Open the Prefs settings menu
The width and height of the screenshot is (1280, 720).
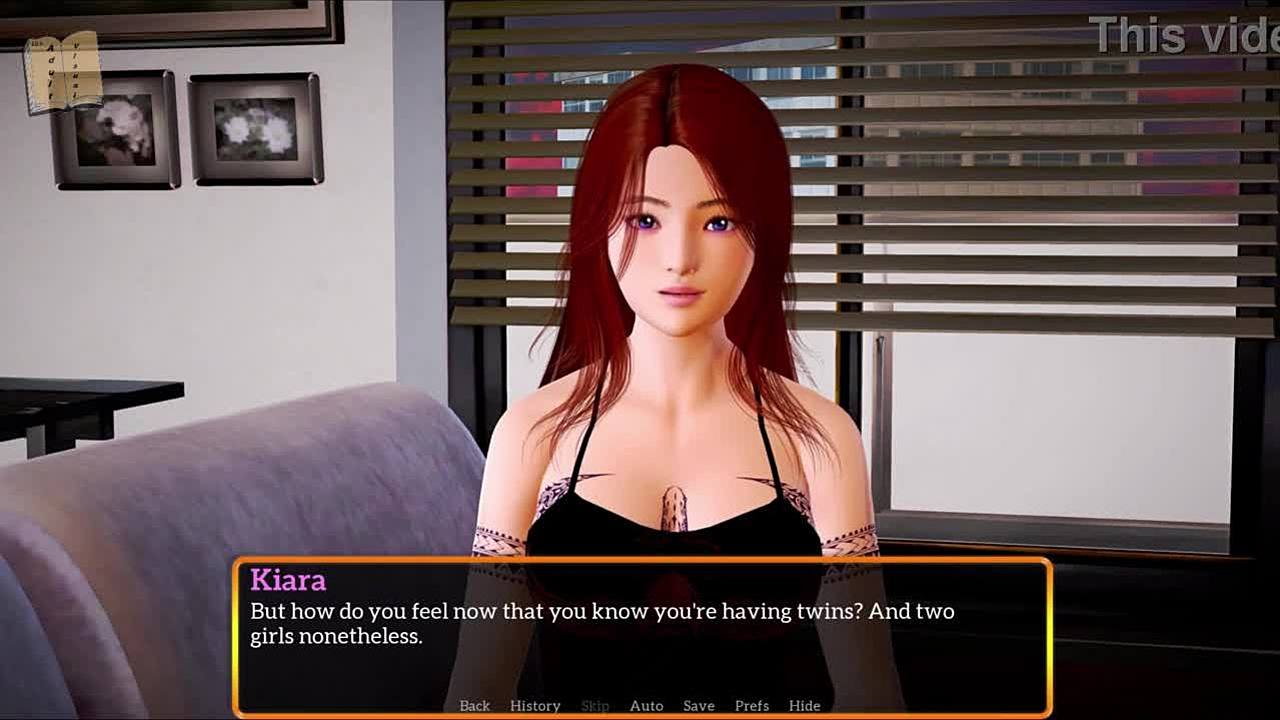[751, 706]
